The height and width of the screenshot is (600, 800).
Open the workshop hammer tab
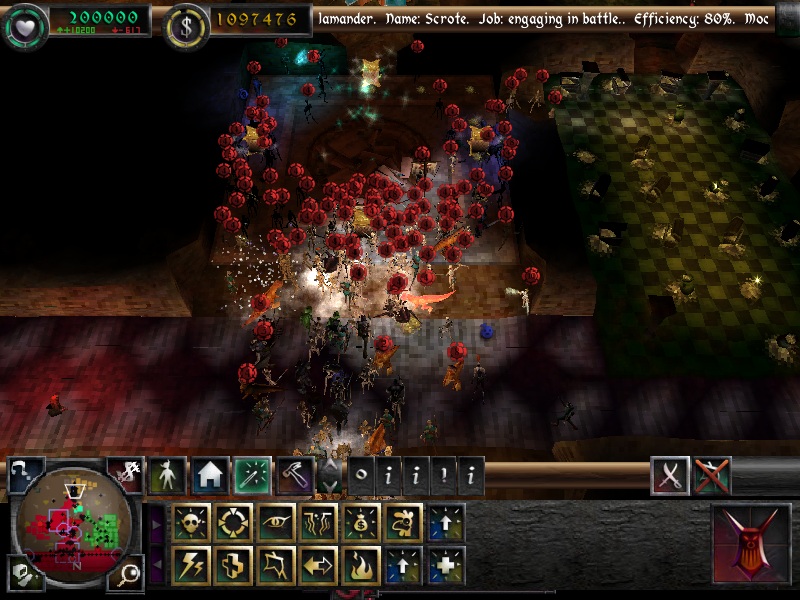tap(296, 475)
